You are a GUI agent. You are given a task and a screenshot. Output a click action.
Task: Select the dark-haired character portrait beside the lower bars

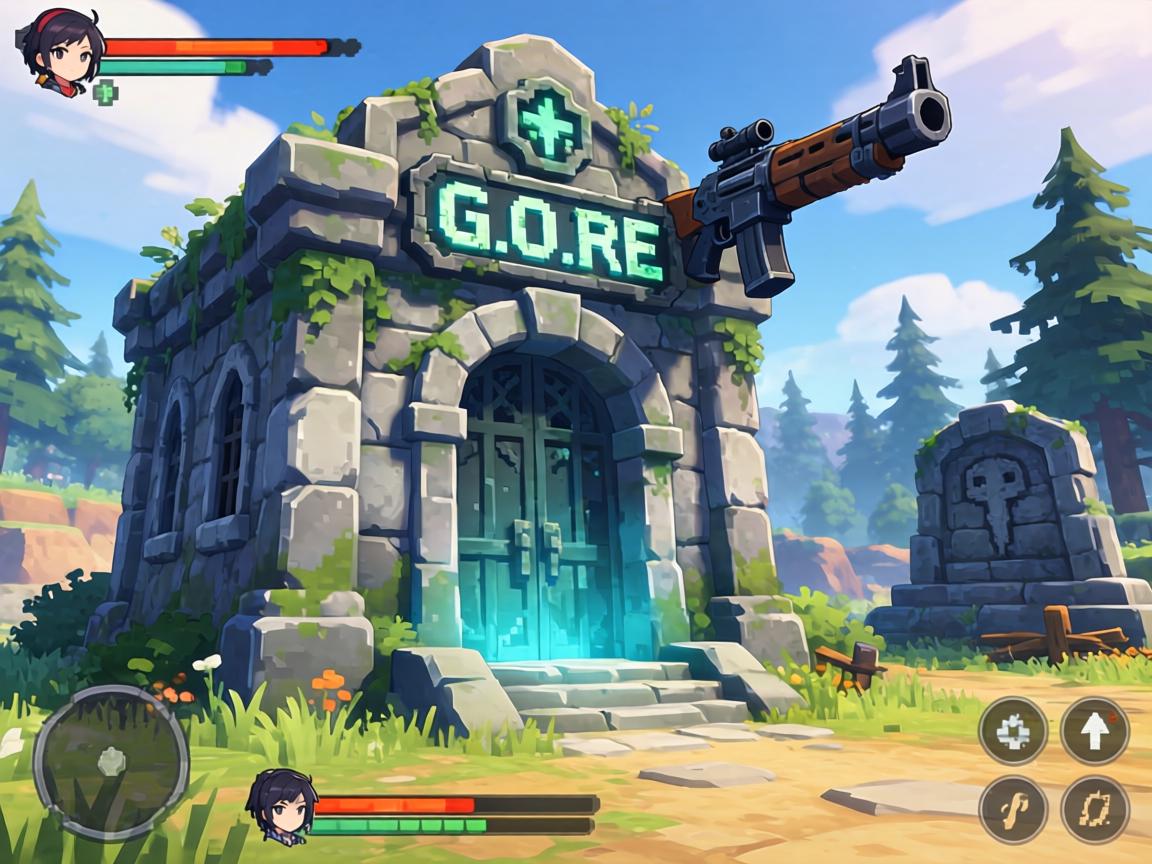279,804
